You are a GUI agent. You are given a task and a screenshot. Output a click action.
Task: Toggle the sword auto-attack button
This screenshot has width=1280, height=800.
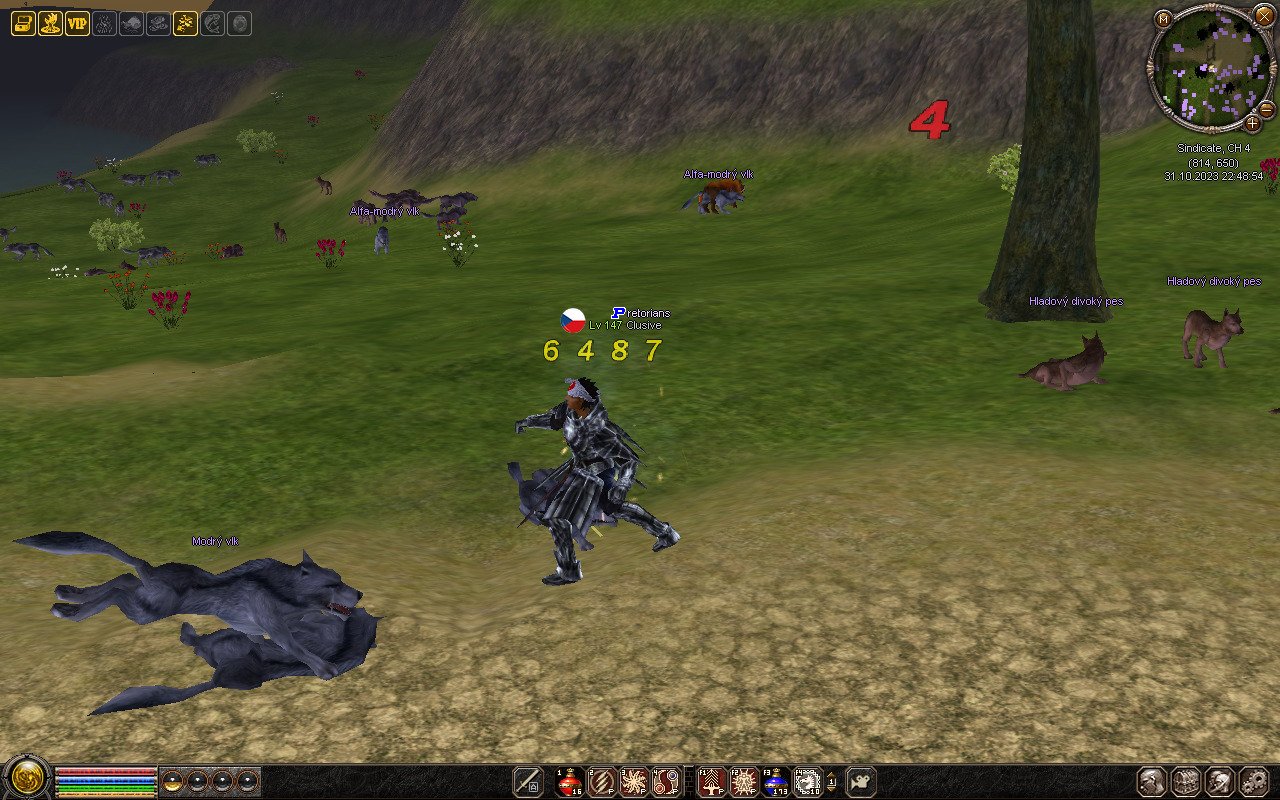pos(527,782)
